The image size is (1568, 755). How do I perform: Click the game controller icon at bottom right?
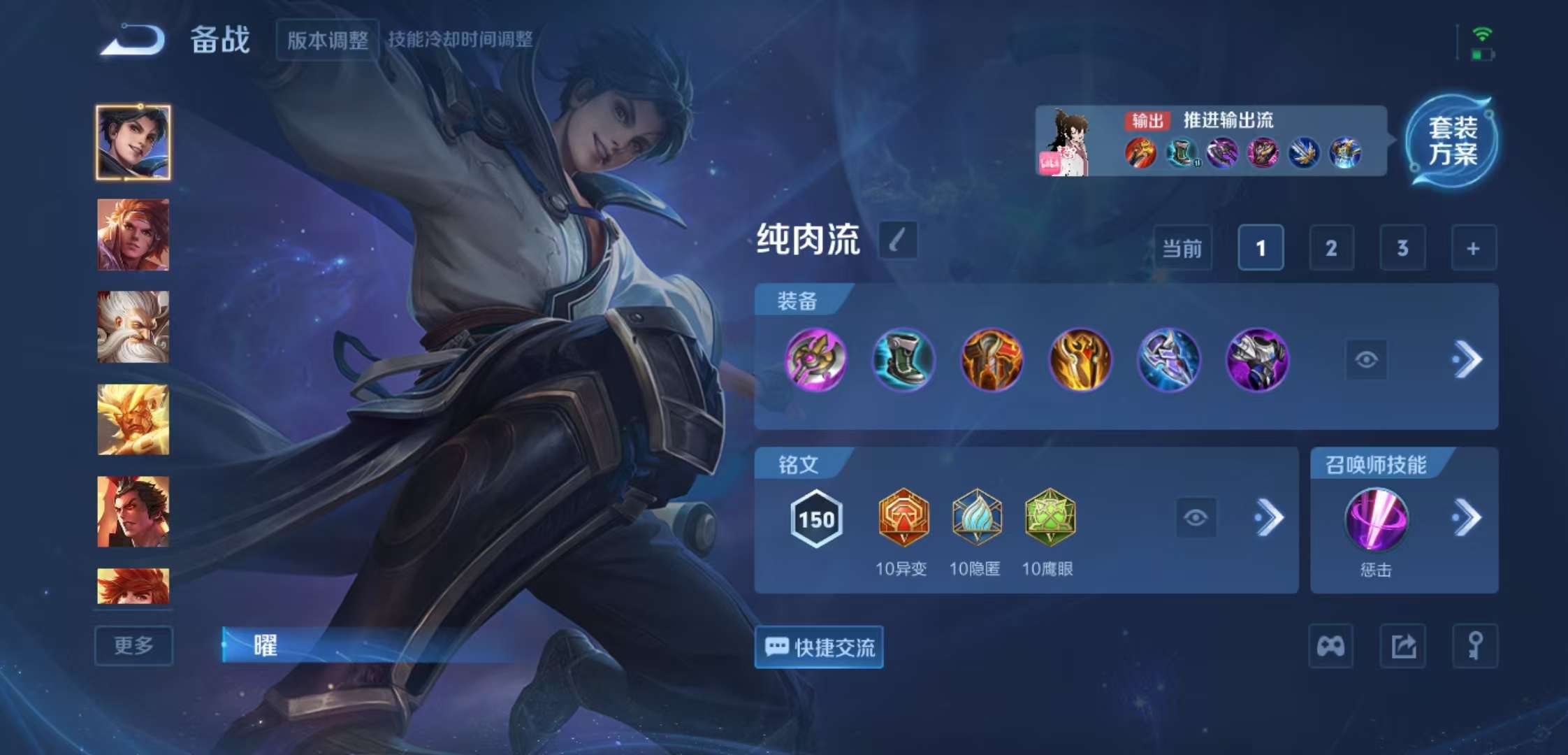[x=1330, y=645]
